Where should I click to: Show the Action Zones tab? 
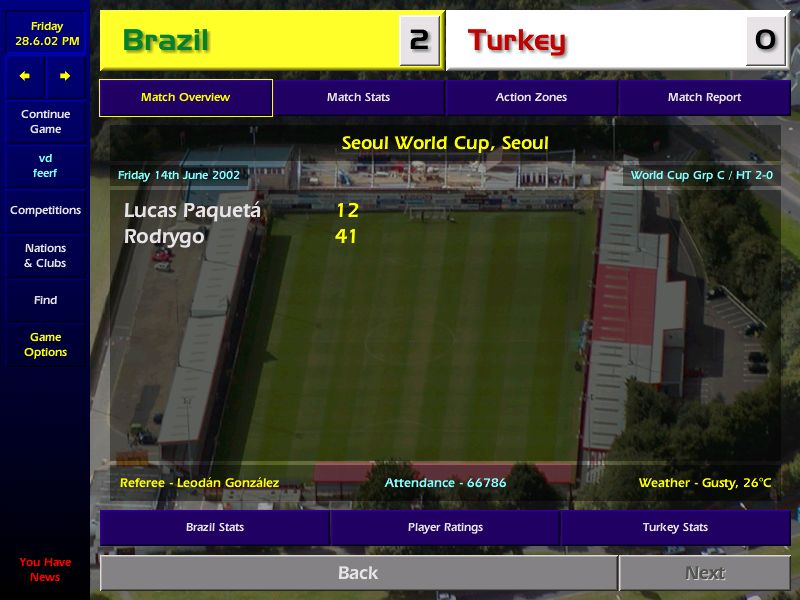point(531,98)
